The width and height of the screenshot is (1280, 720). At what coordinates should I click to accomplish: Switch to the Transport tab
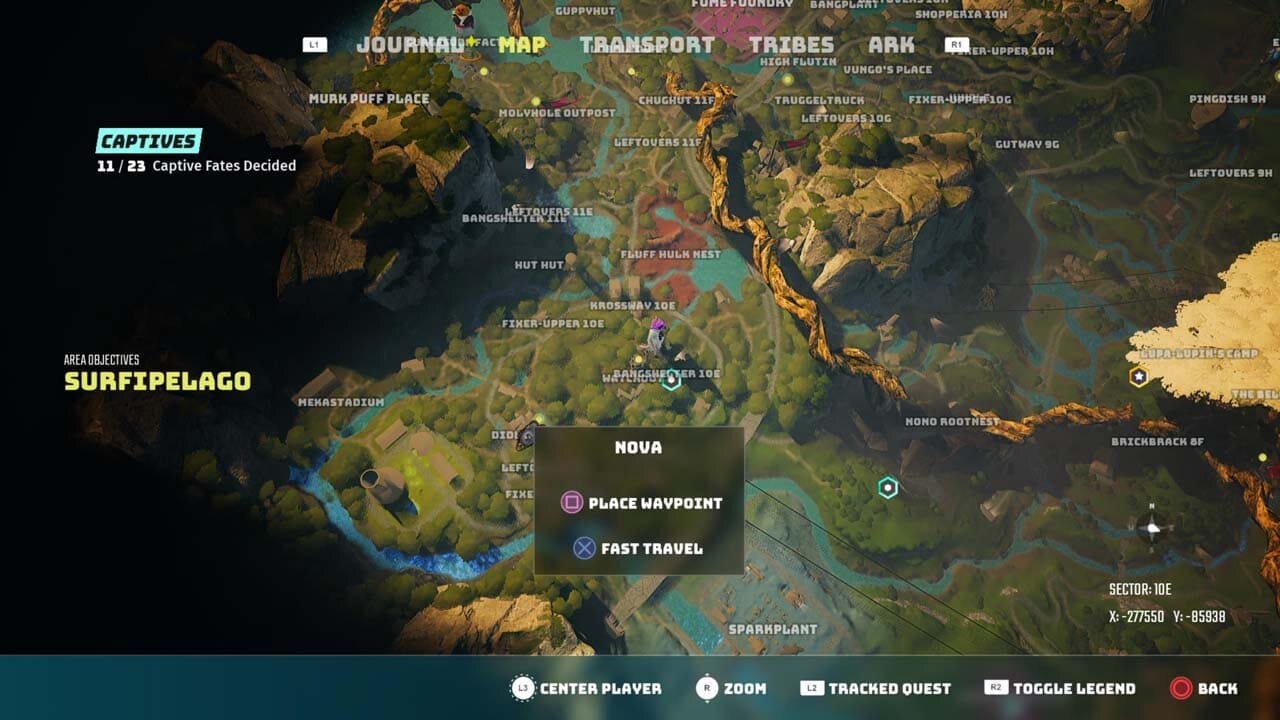point(644,44)
